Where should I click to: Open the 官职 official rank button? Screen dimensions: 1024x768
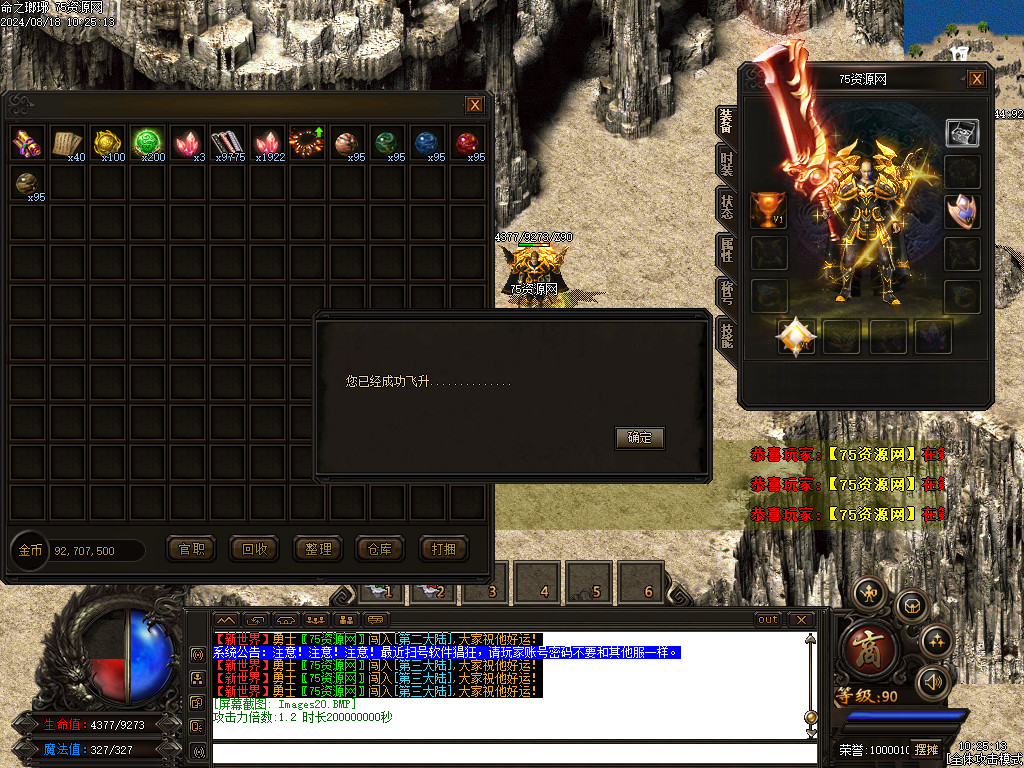(191, 549)
